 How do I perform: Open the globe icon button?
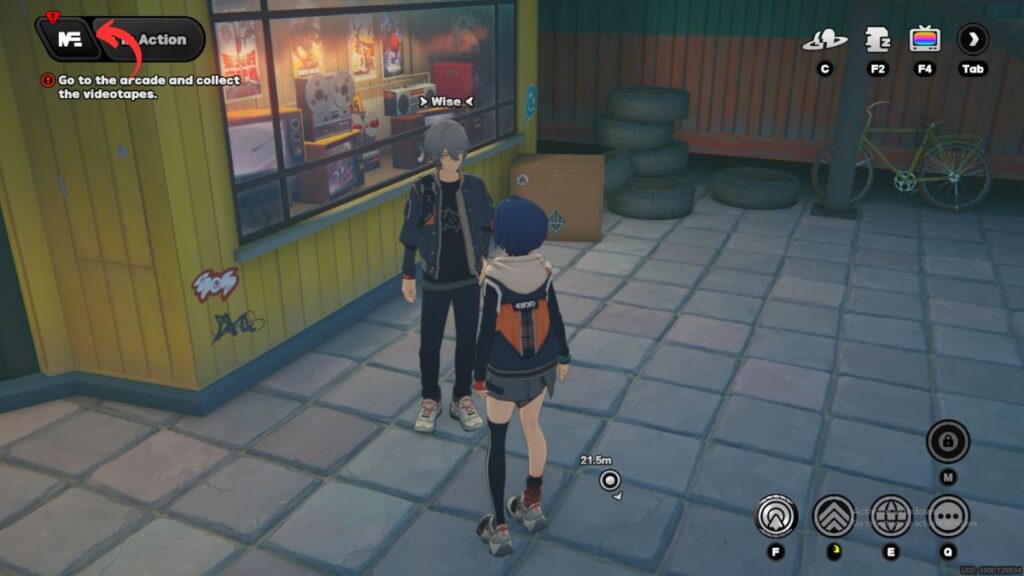[x=890, y=516]
